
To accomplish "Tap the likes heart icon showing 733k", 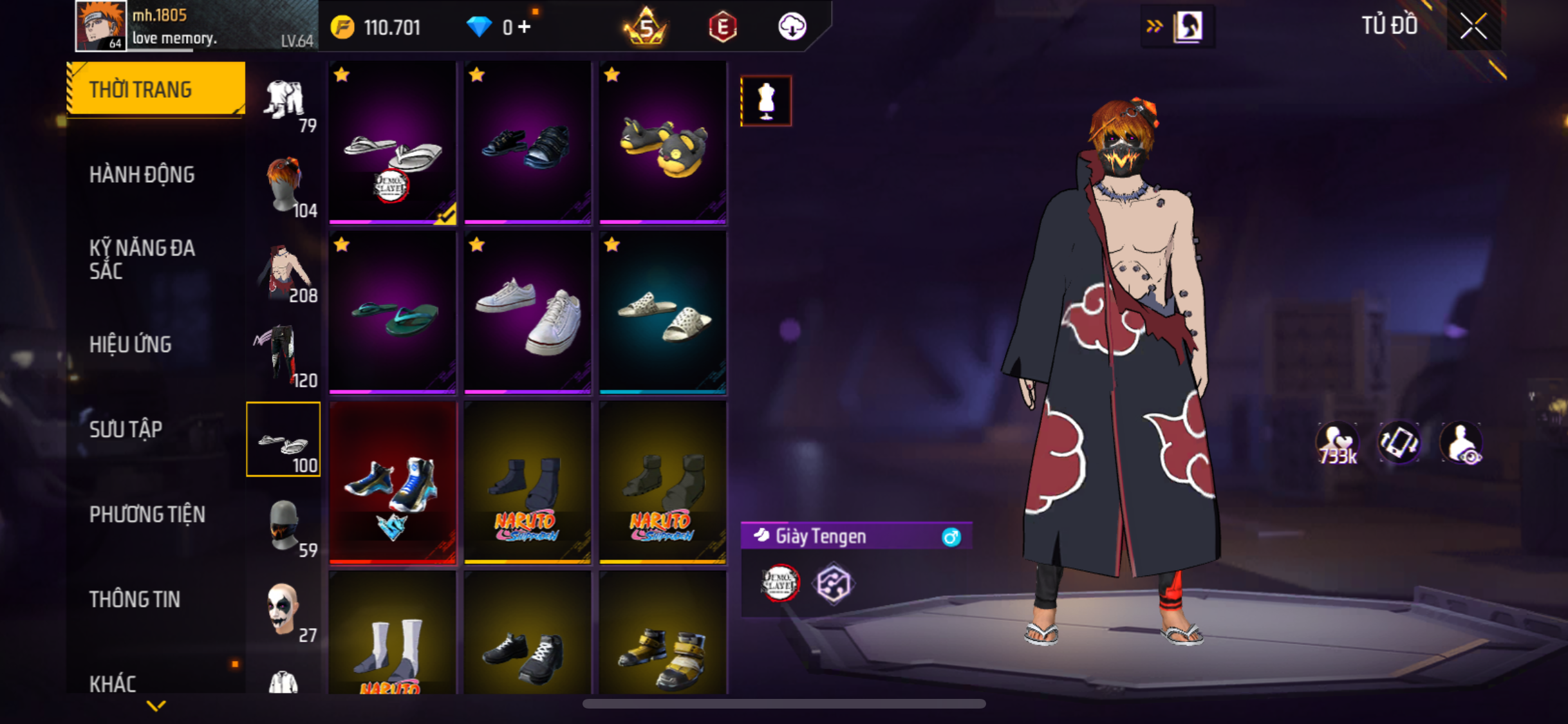I will 1337,443.
